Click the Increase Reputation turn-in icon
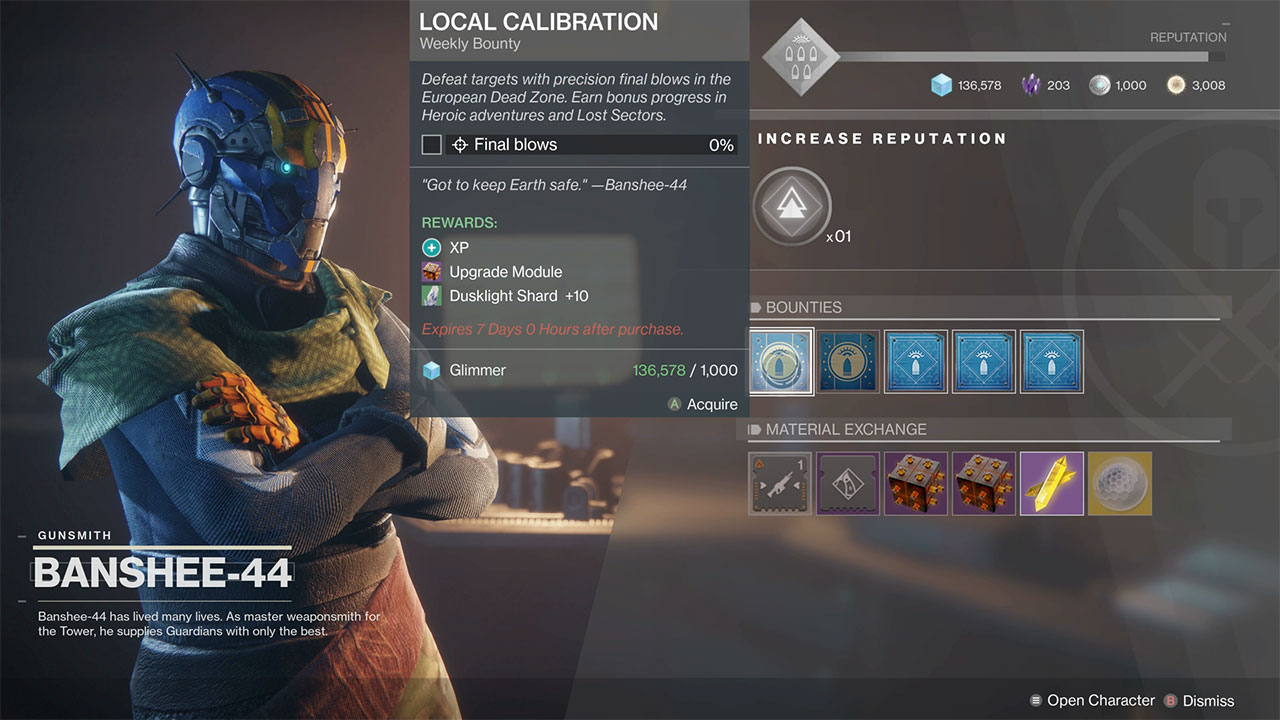The image size is (1280, 720). click(x=793, y=206)
